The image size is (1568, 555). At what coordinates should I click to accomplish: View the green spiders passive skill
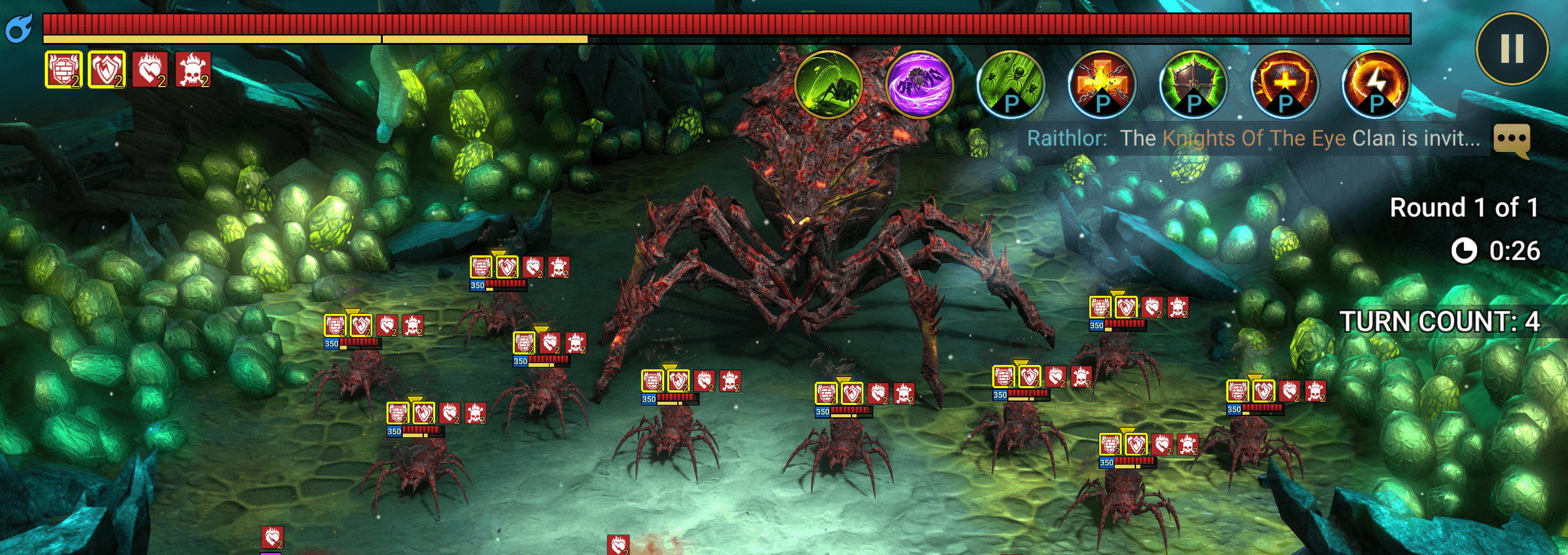tap(1010, 85)
